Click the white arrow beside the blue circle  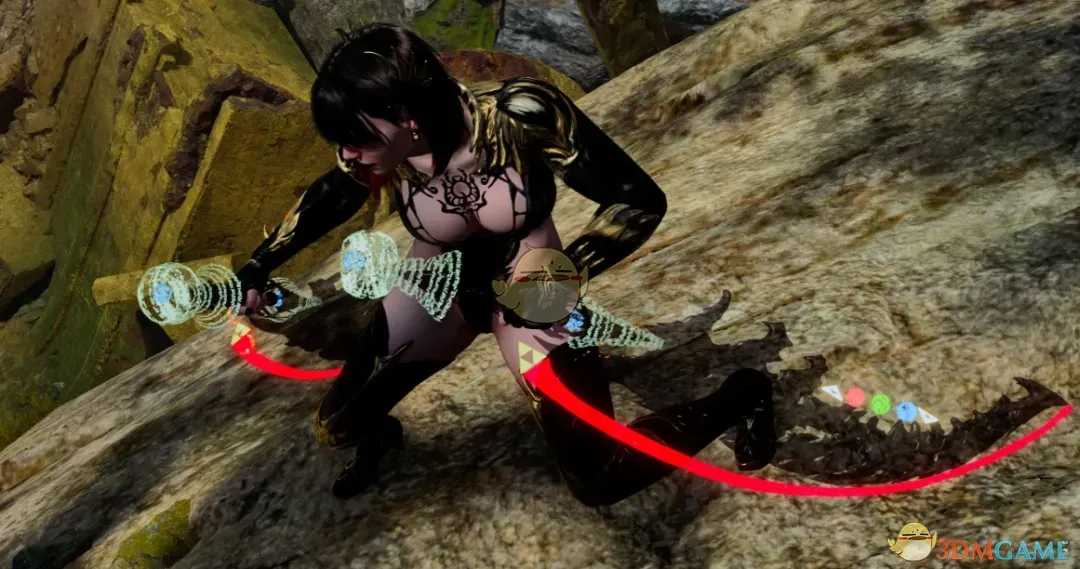click(x=928, y=416)
